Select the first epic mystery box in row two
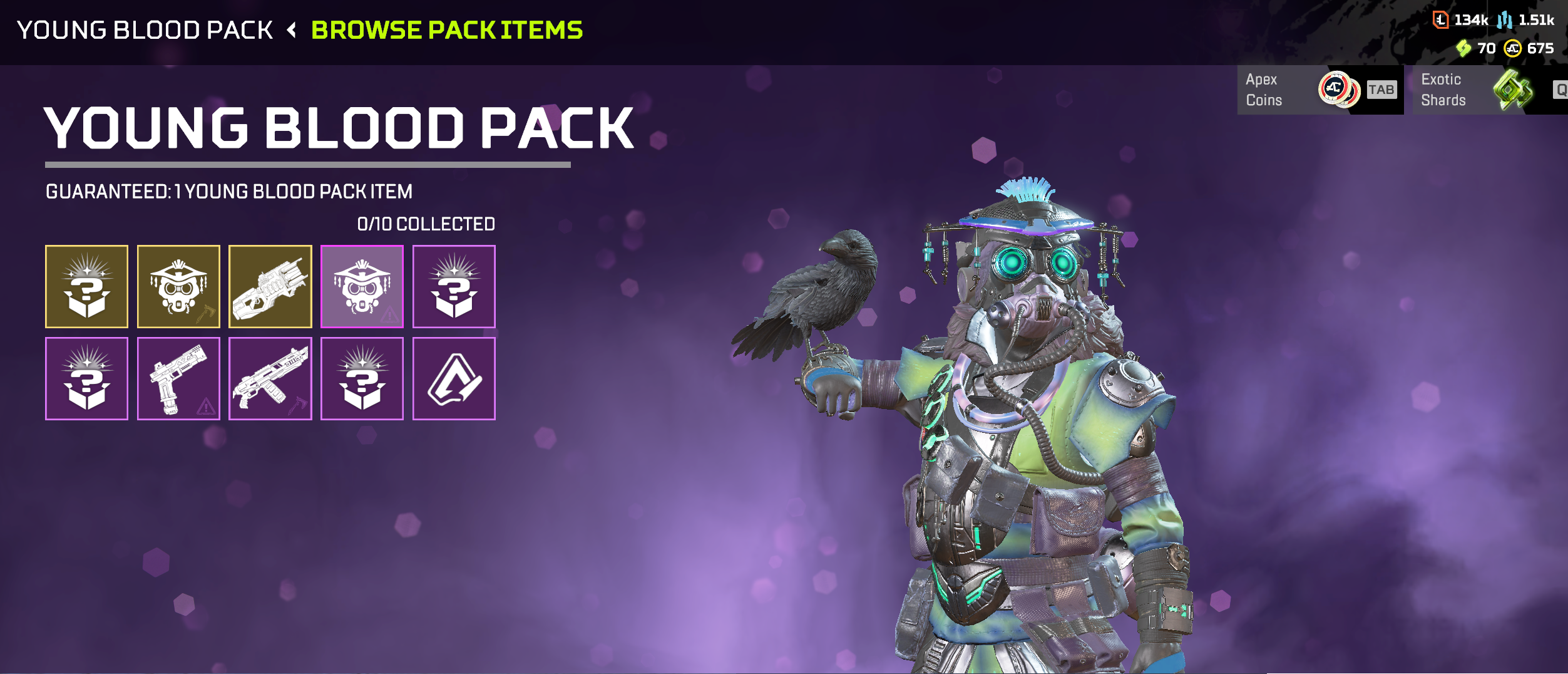This screenshot has height=674, width=1568. point(88,379)
